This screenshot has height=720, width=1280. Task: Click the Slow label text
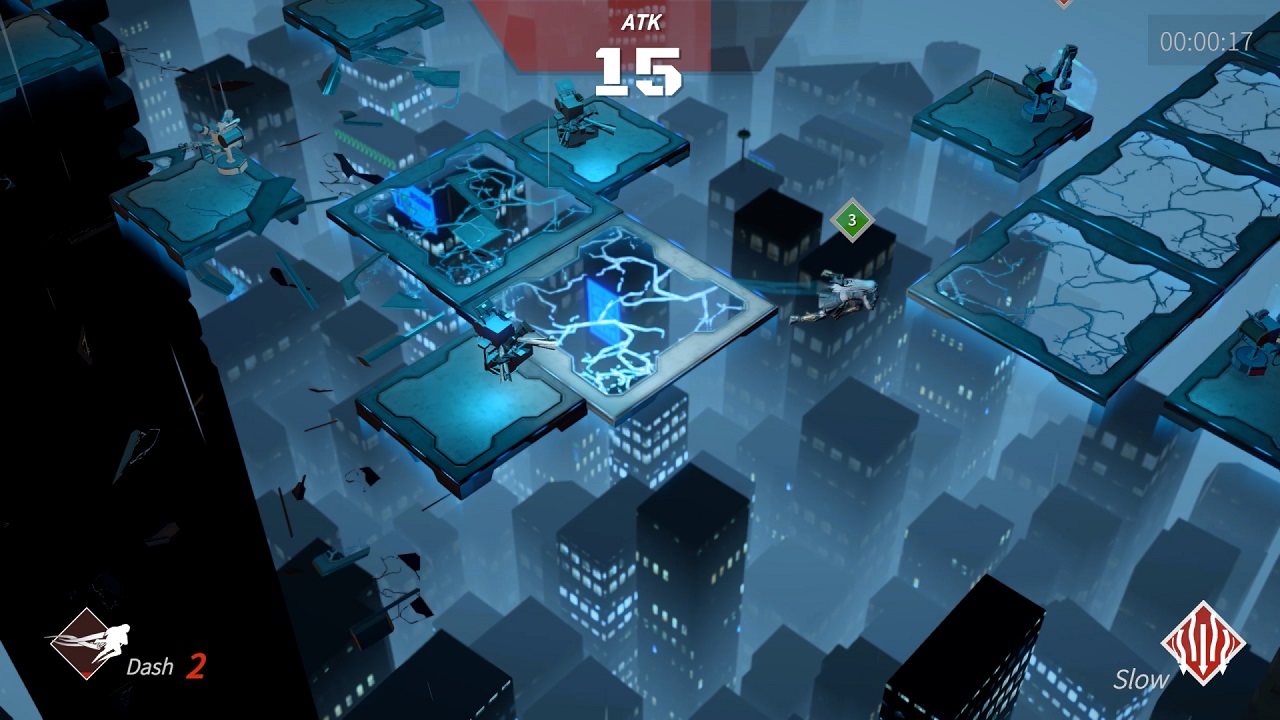coord(1140,679)
